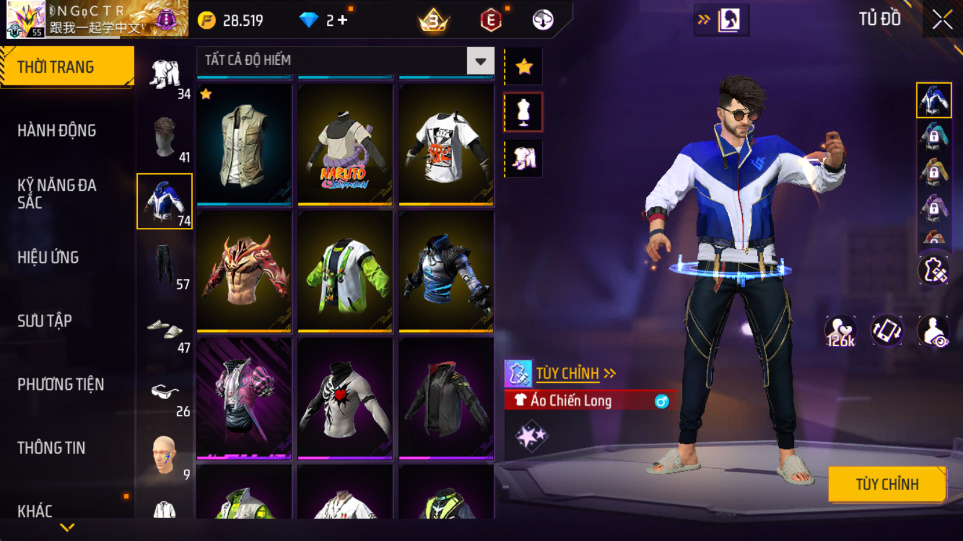Viewport: 963px width, 541px height.
Task: Close the wardrobe screen
Action: (942, 20)
